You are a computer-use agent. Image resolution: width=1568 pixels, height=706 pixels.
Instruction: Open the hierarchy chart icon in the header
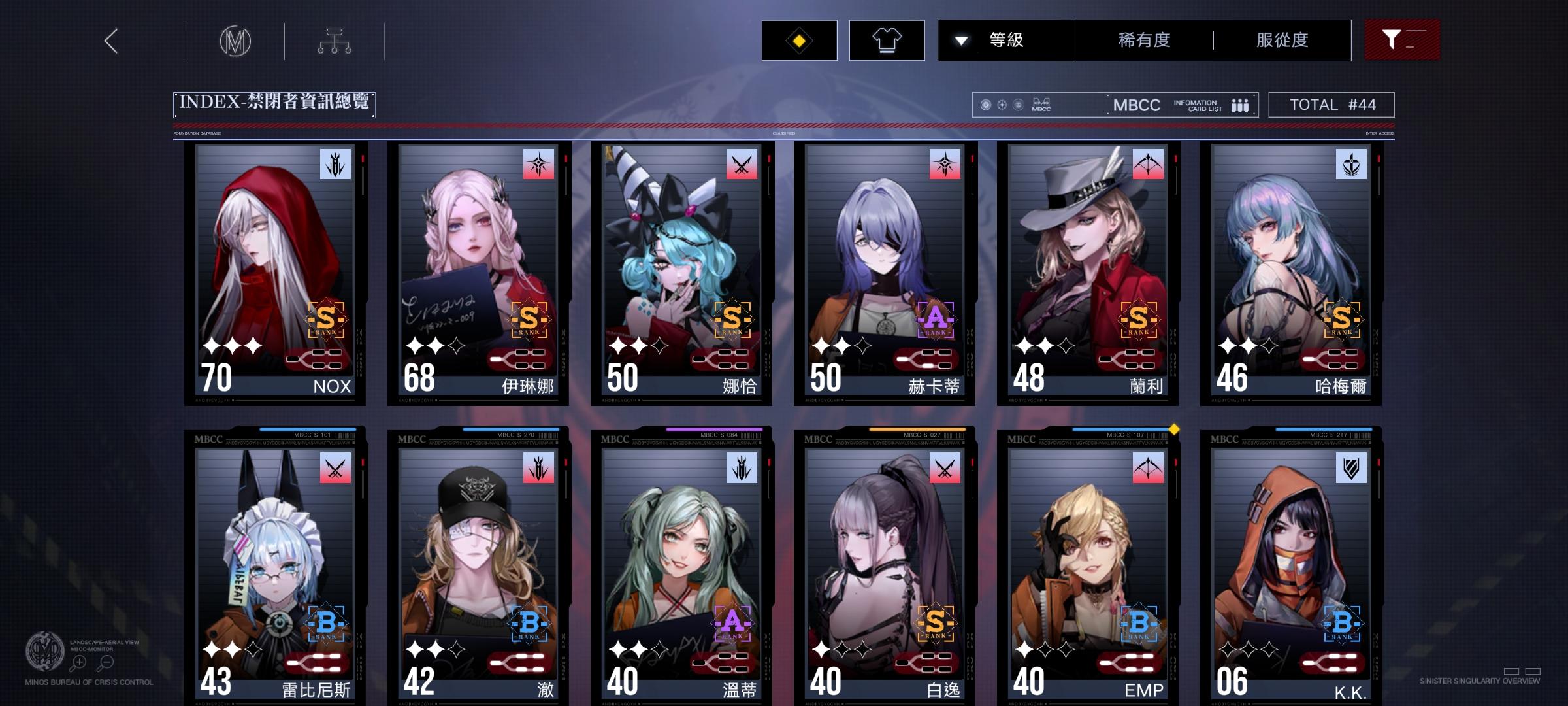coord(336,41)
